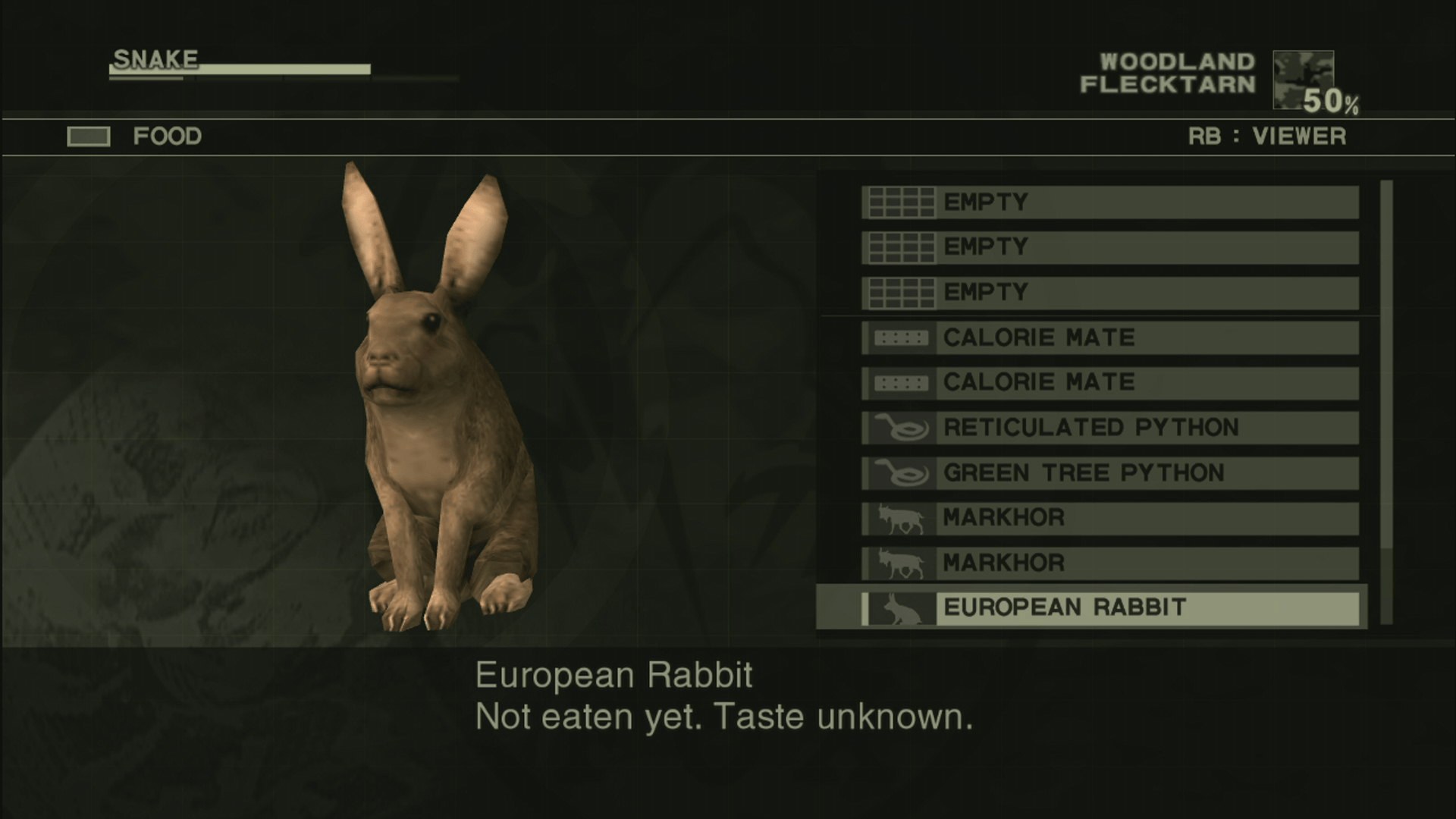Select the Reticulated Python food entry
The height and width of the screenshot is (819, 1456).
point(1110,428)
